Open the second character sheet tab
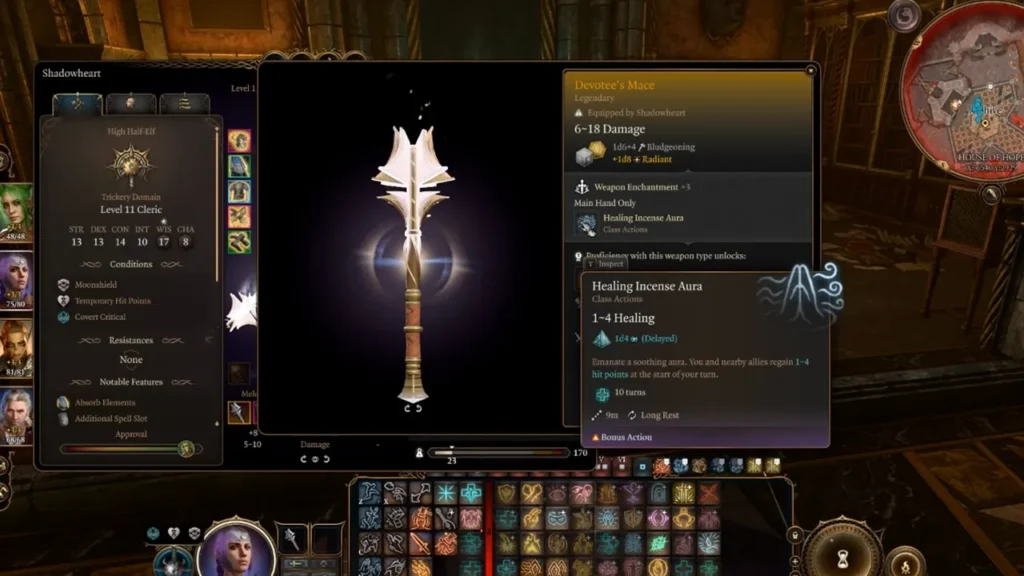This screenshot has height=576, width=1024. [131, 104]
